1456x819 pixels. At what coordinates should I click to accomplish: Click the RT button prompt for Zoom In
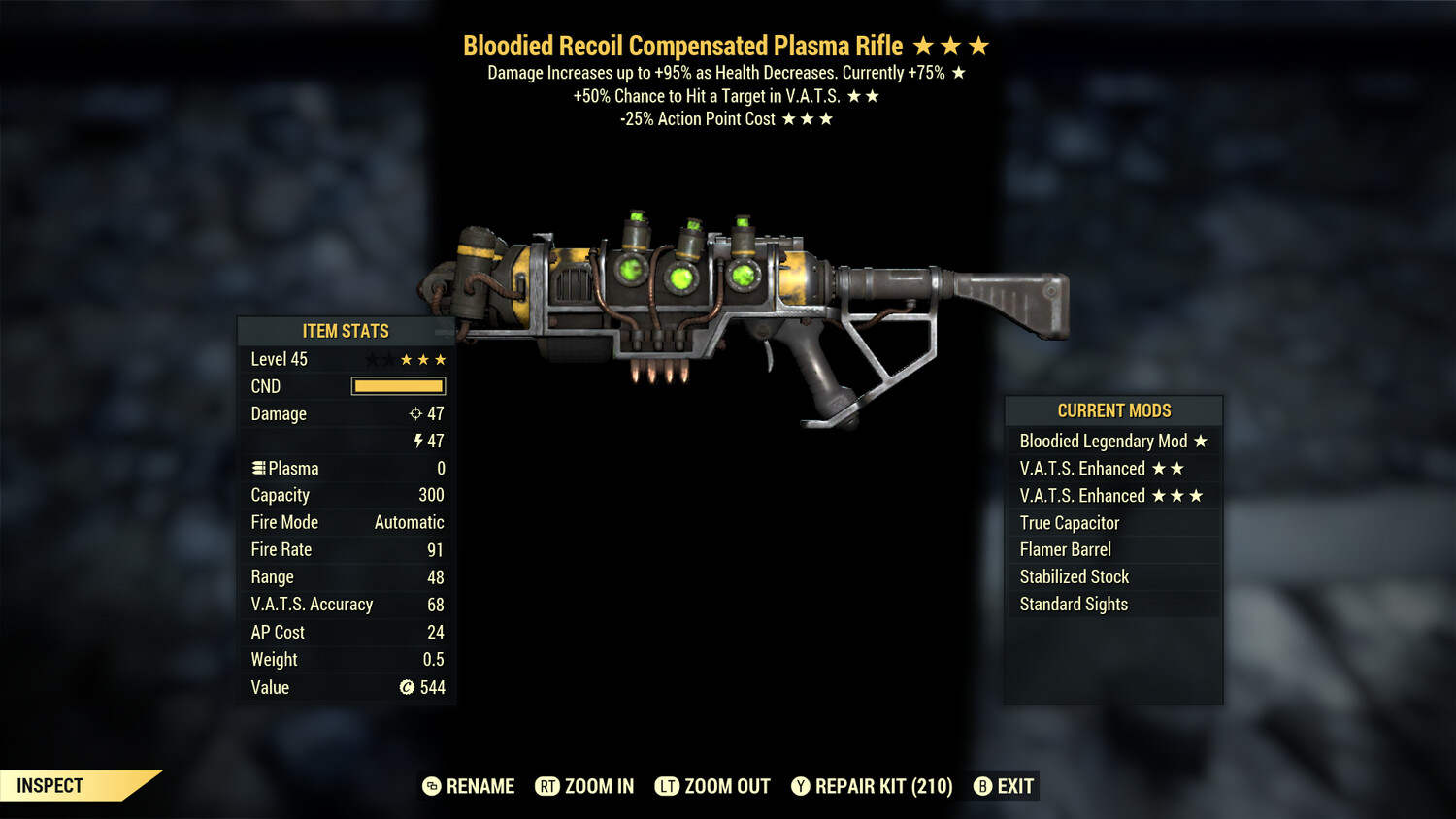548,786
